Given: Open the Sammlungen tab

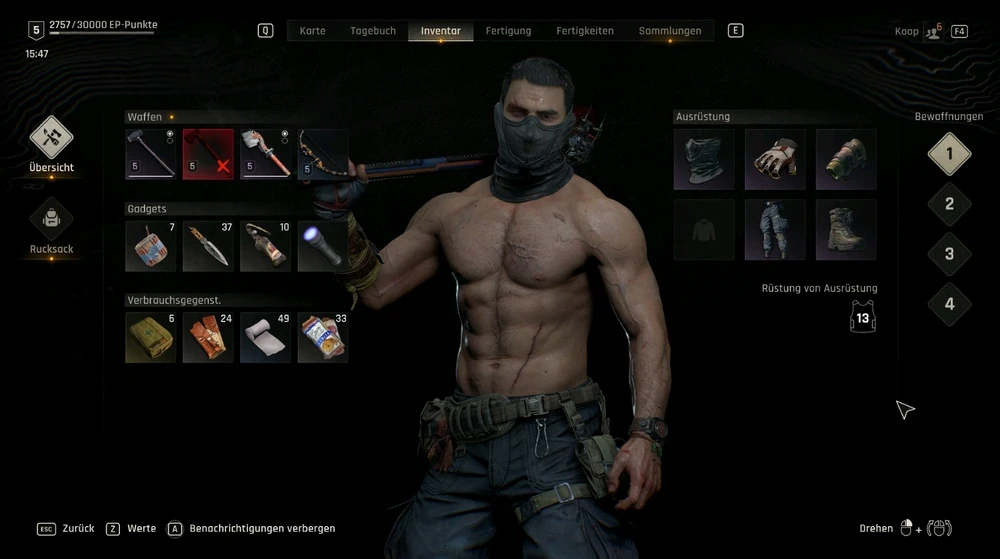Looking at the screenshot, I should click(x=670, y=31).
